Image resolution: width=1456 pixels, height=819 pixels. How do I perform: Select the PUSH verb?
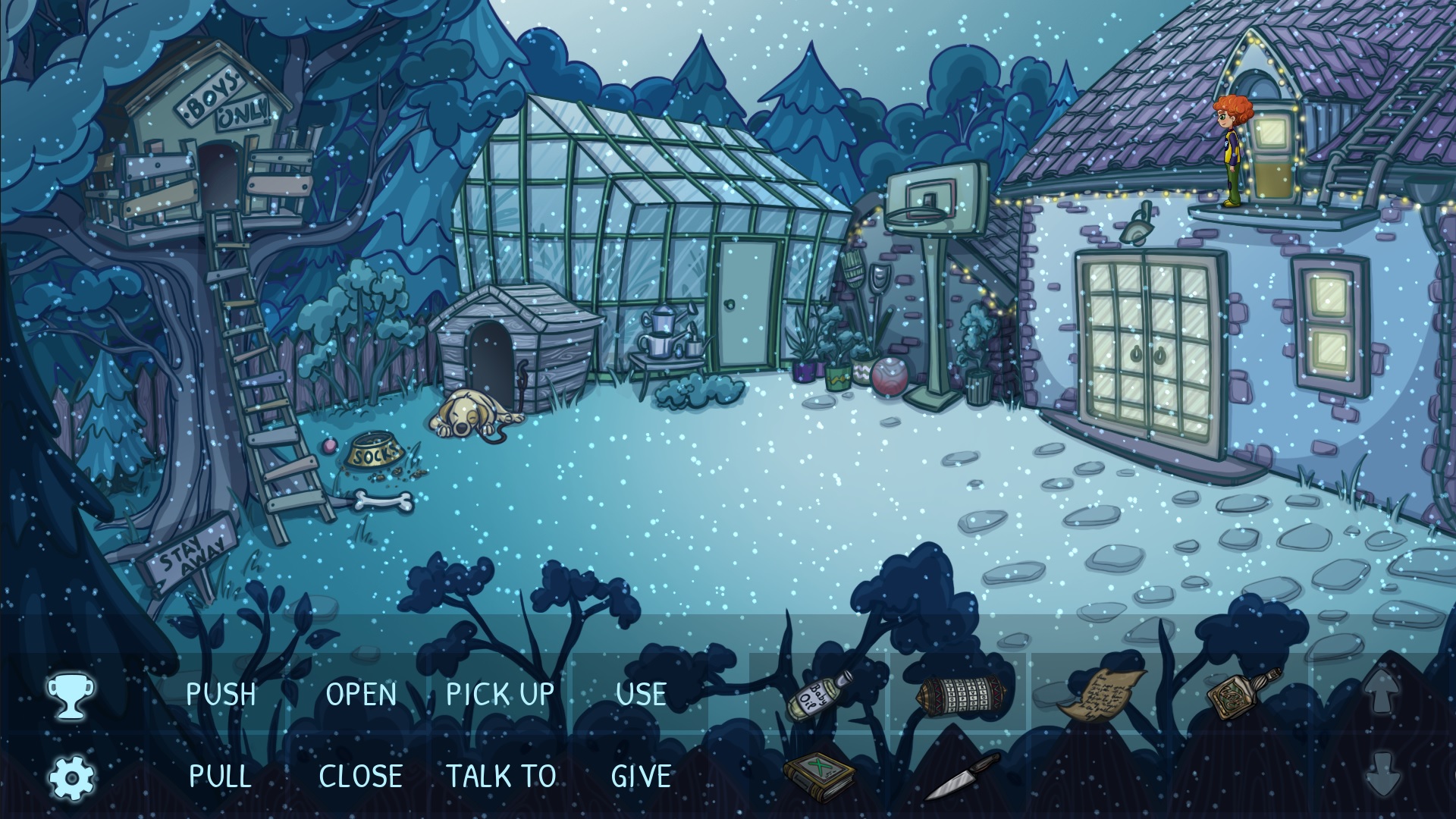pyautogui.click(x=221, y=695)
